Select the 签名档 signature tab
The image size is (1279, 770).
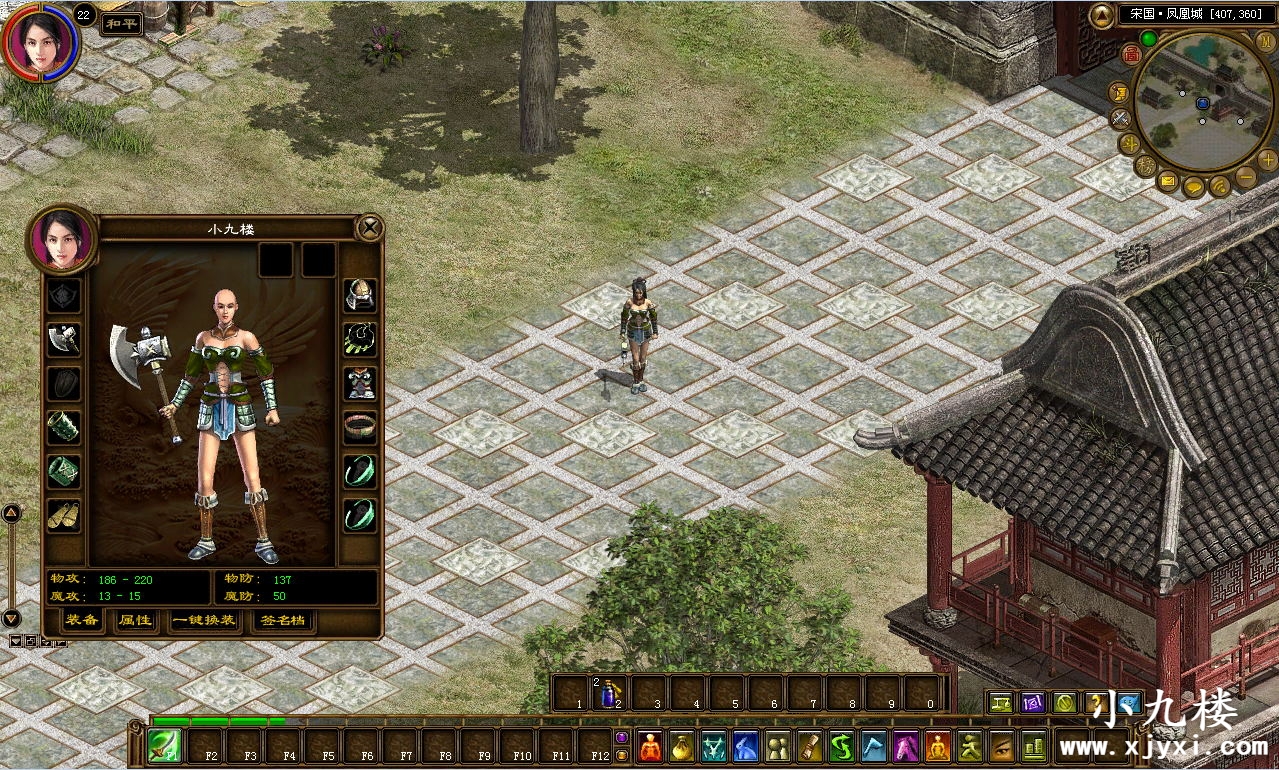pyautogui.click(x=283, y=621)
